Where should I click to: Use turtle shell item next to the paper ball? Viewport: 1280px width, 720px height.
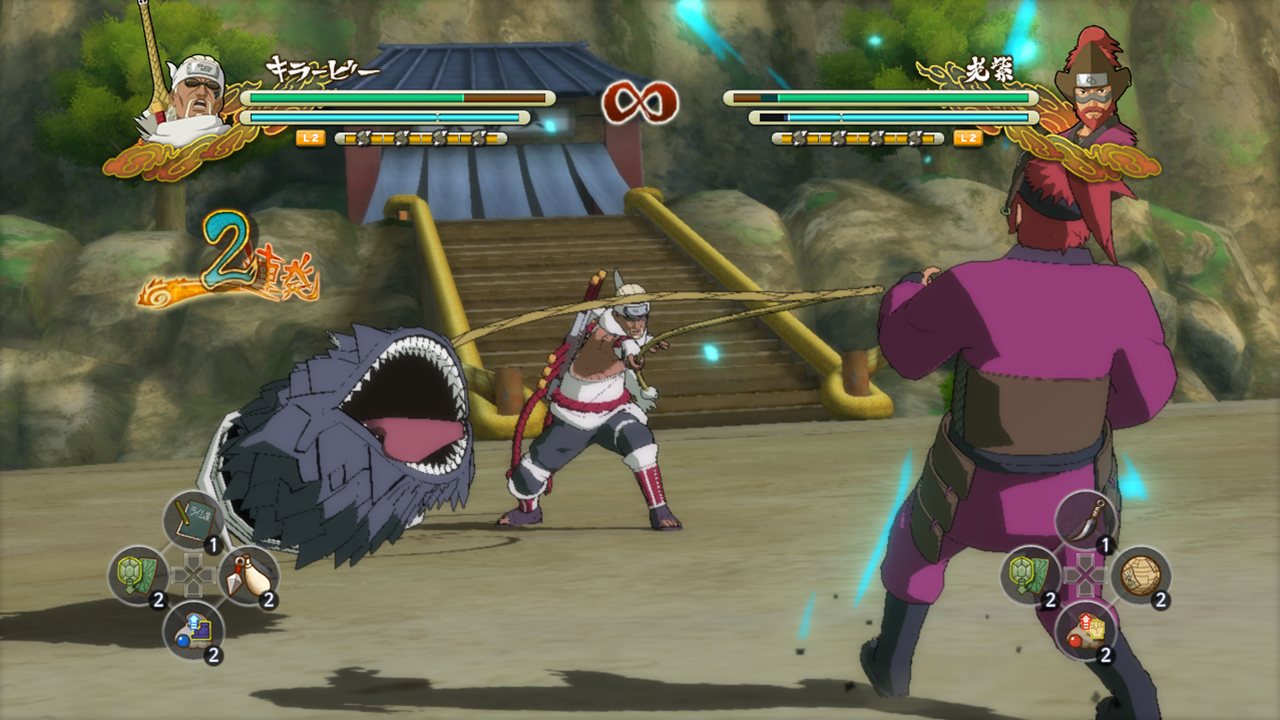click(x=1030, y=575)
